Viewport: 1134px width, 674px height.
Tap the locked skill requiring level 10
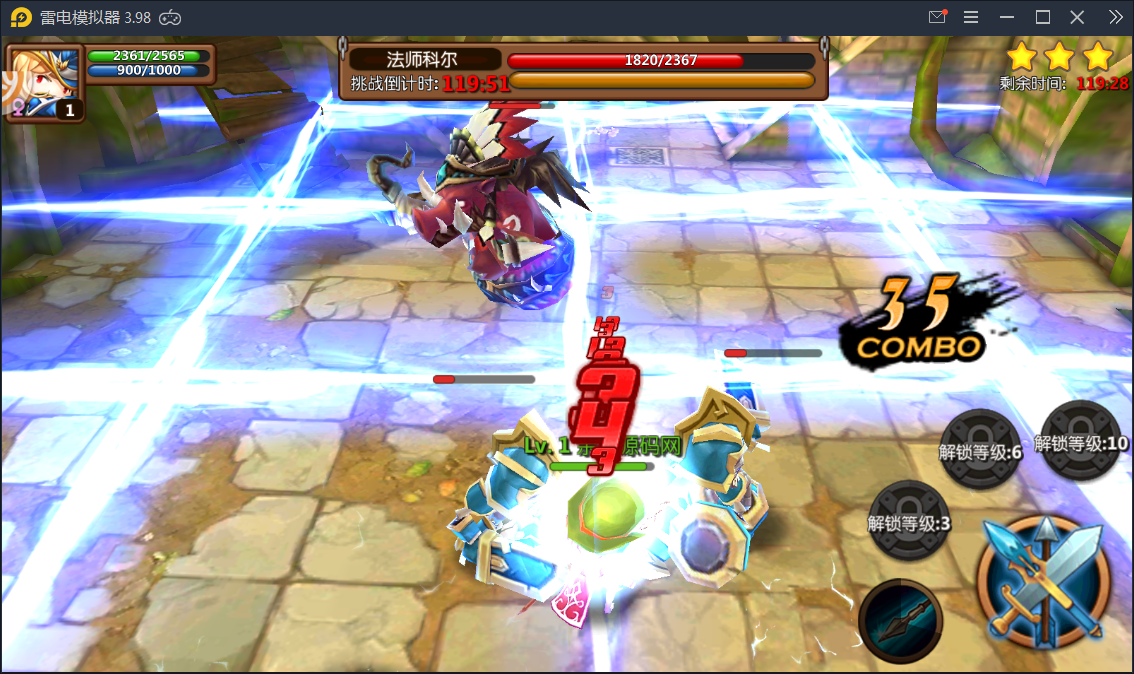[x=1080, y=442]
